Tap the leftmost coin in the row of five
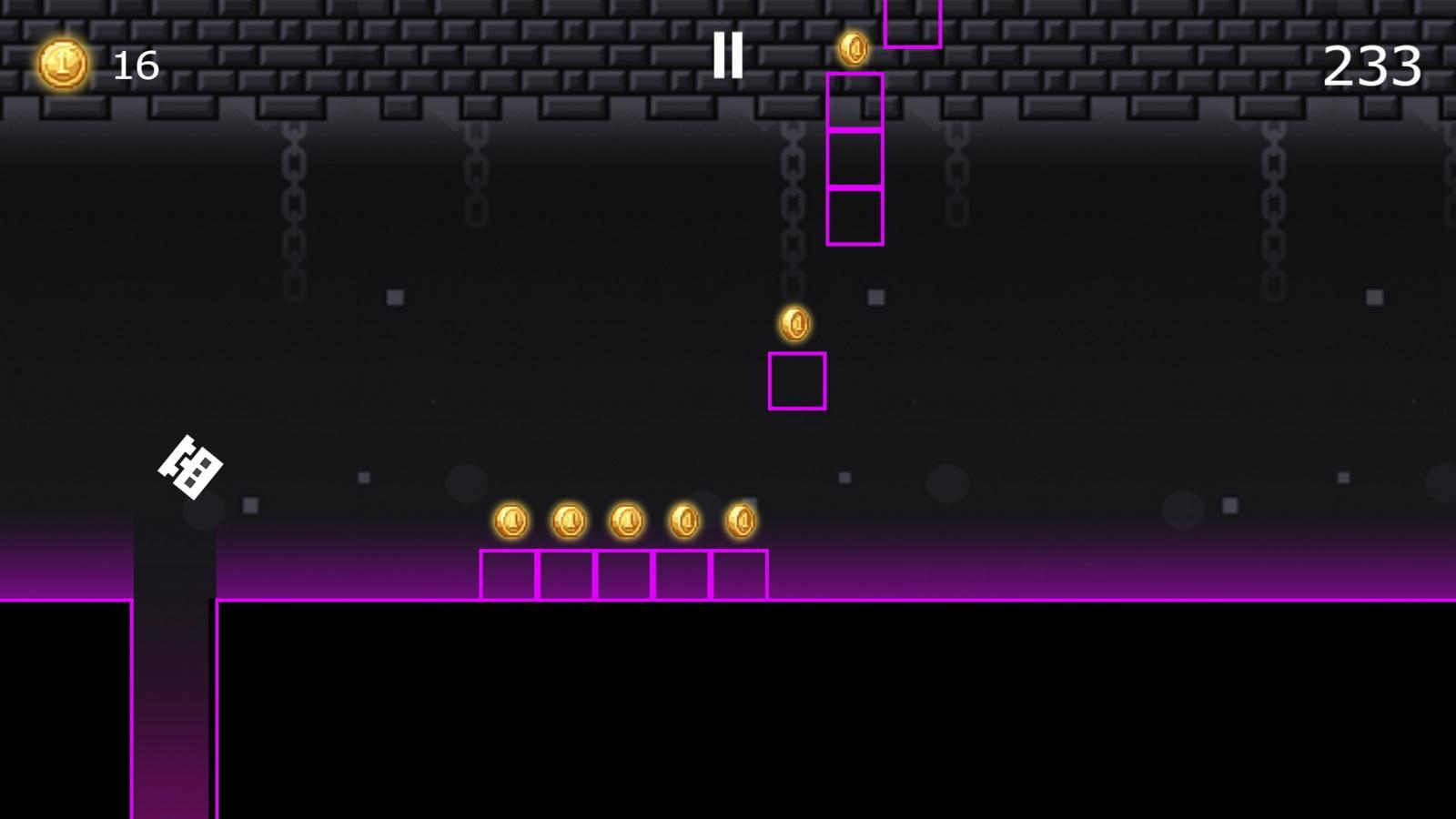Viewport: 1456px width, 819px height. coord(511,519)
